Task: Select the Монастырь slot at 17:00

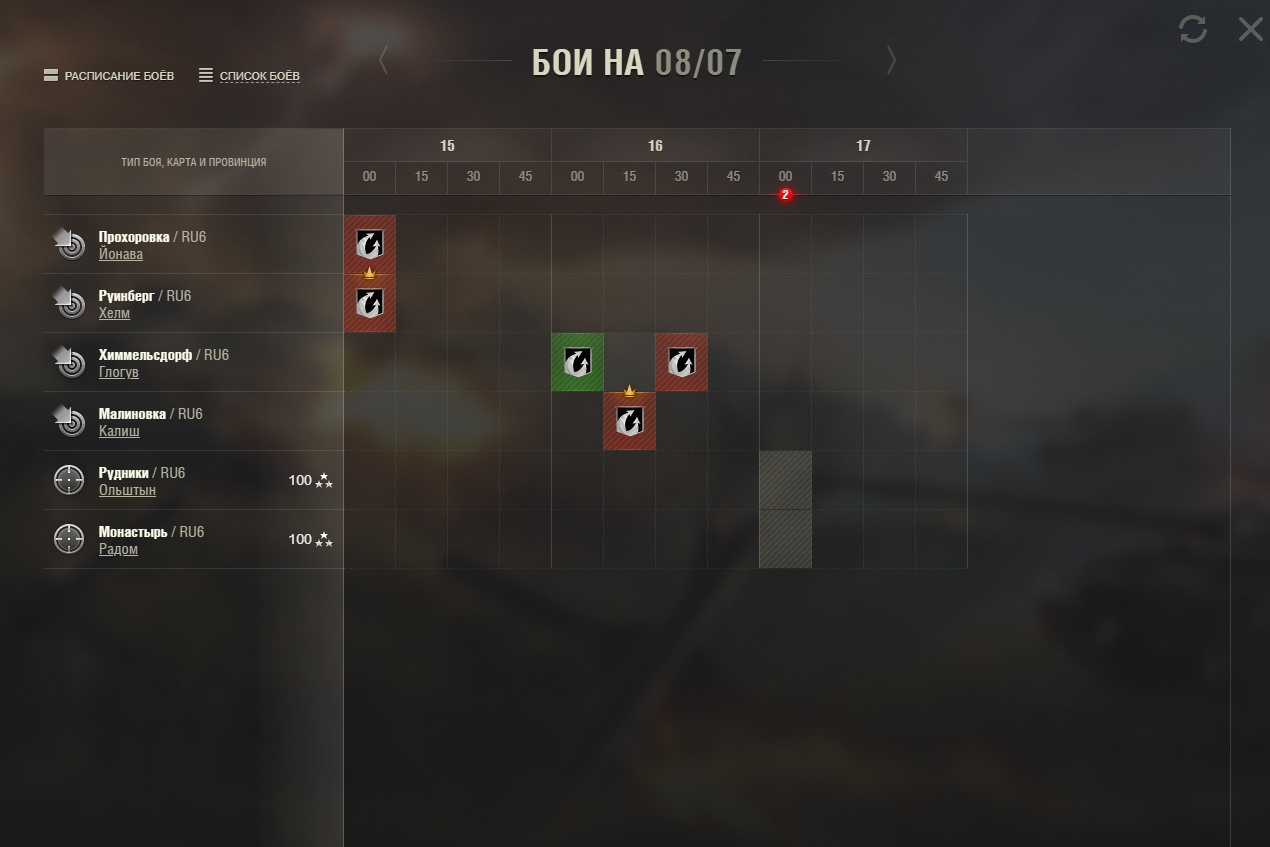Action: [785, 539]
